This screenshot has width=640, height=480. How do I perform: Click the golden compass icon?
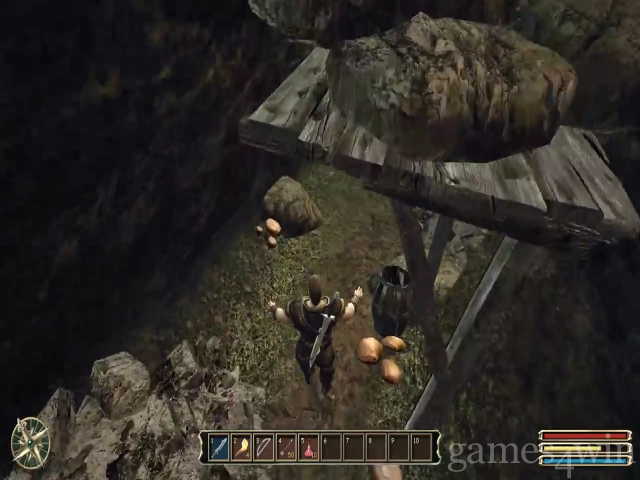30,443
